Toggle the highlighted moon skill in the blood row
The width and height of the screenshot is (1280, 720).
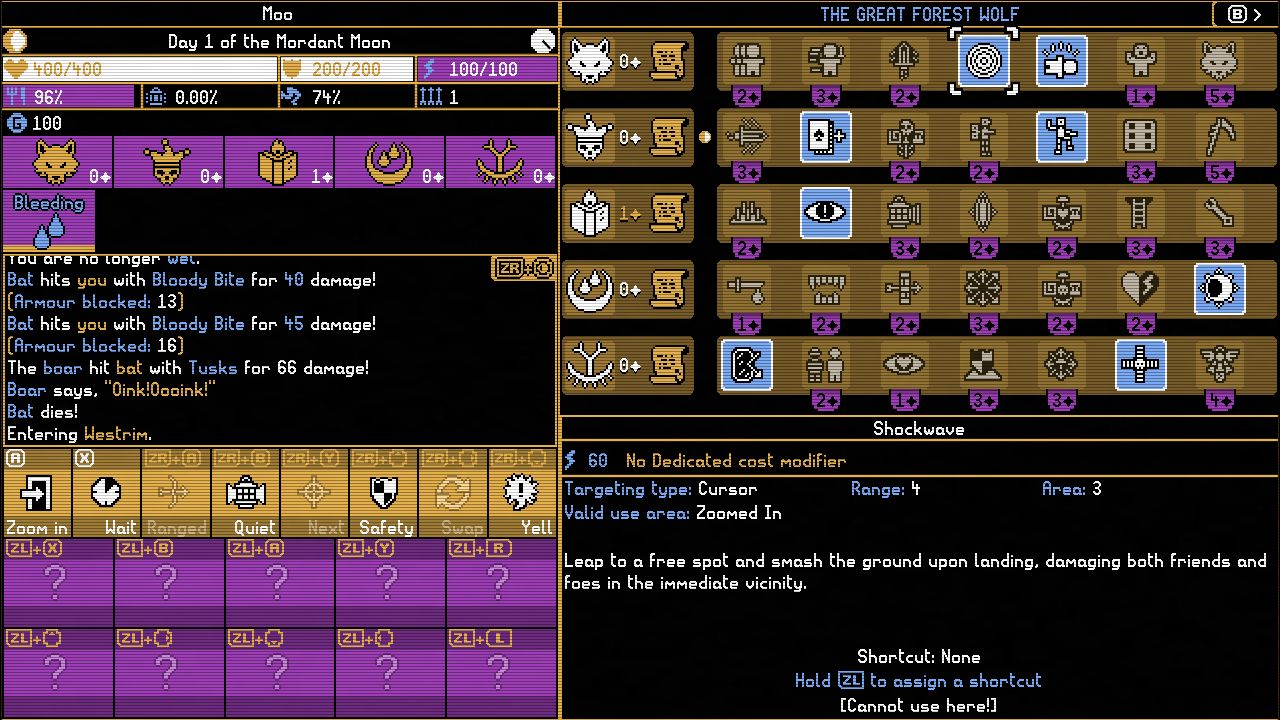tap(1219, 289)
